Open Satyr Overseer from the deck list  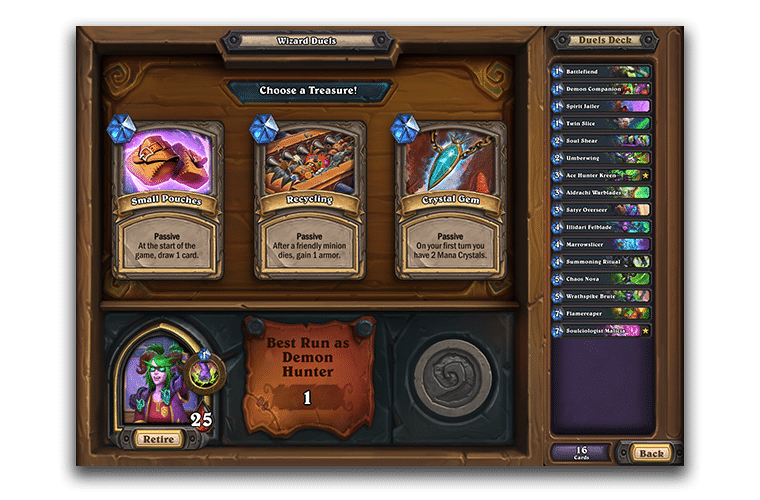[601, 210]
